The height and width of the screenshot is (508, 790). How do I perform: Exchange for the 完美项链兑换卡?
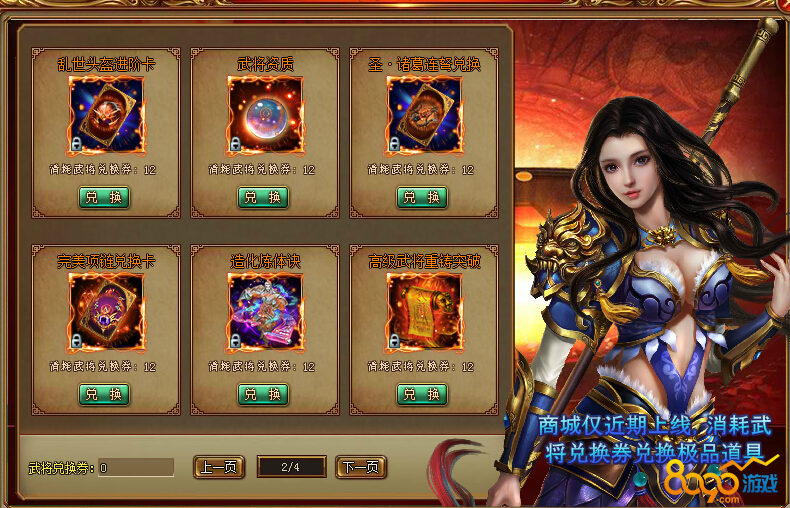(105, 394)
